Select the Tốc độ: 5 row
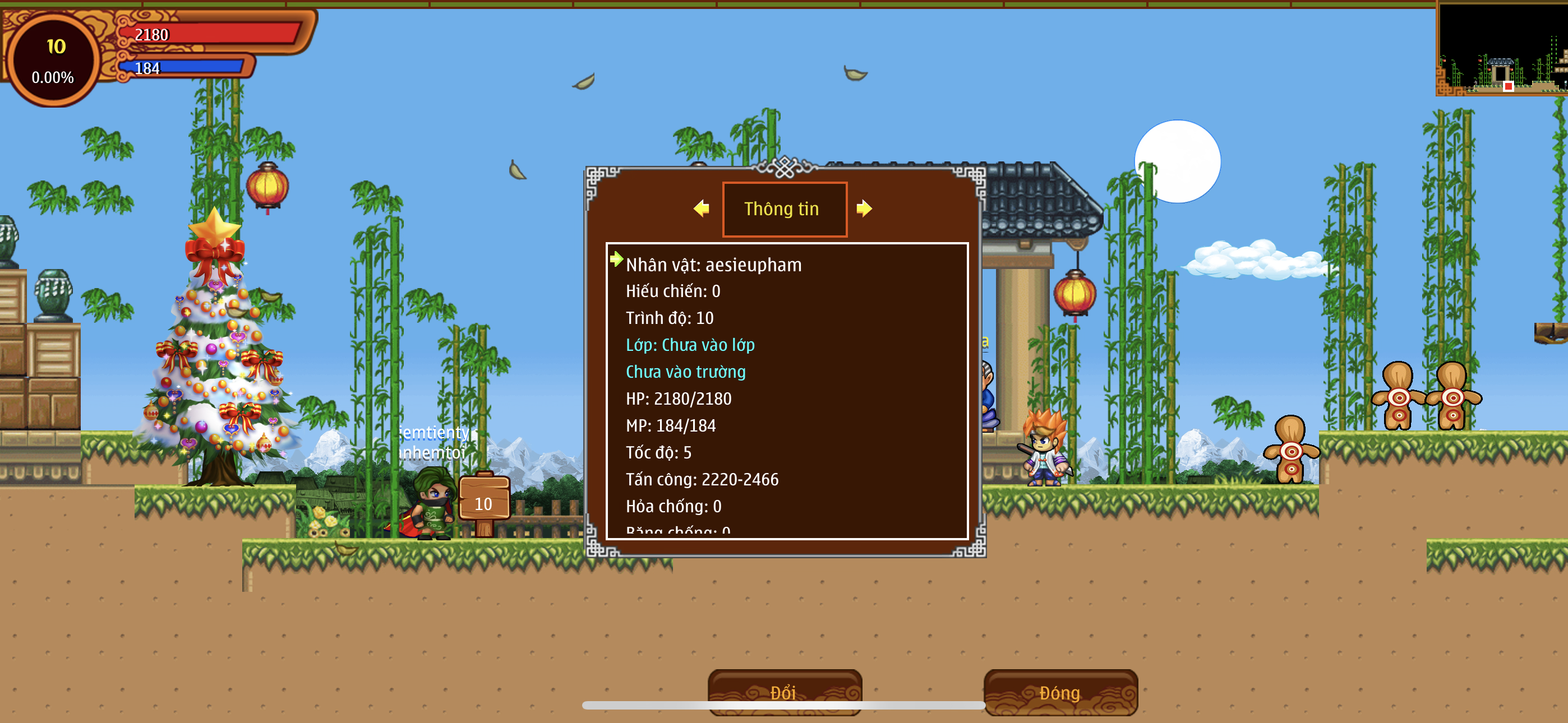This screenshot has height=723, width=1568. point(658,453)
